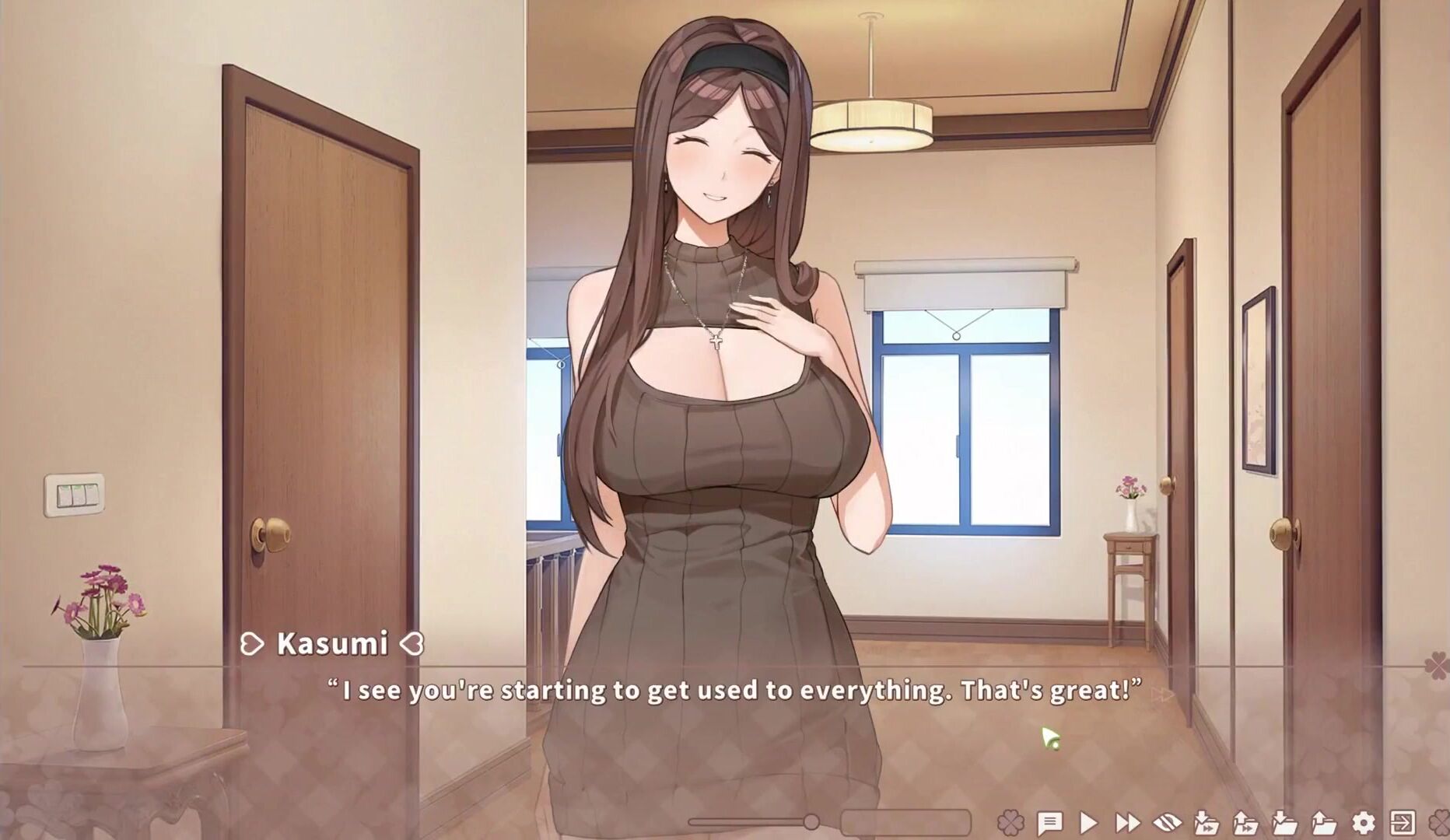Quick save with the down-arrow fast folder icon
The height and width of the screenshot is (840, 1450).
[x=1206, y=822]
